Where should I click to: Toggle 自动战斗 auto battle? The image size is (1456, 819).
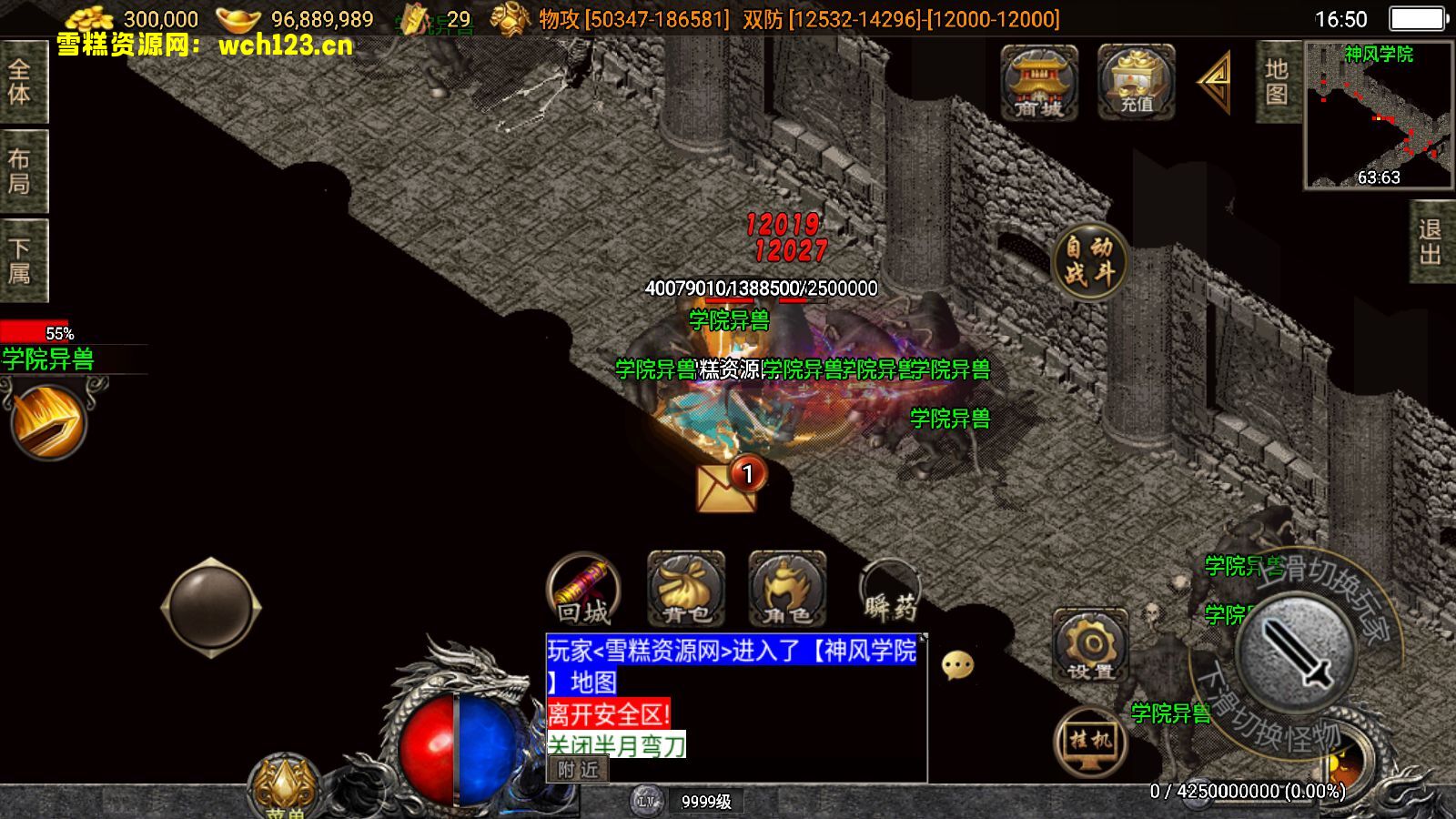tap(1089, 260)
